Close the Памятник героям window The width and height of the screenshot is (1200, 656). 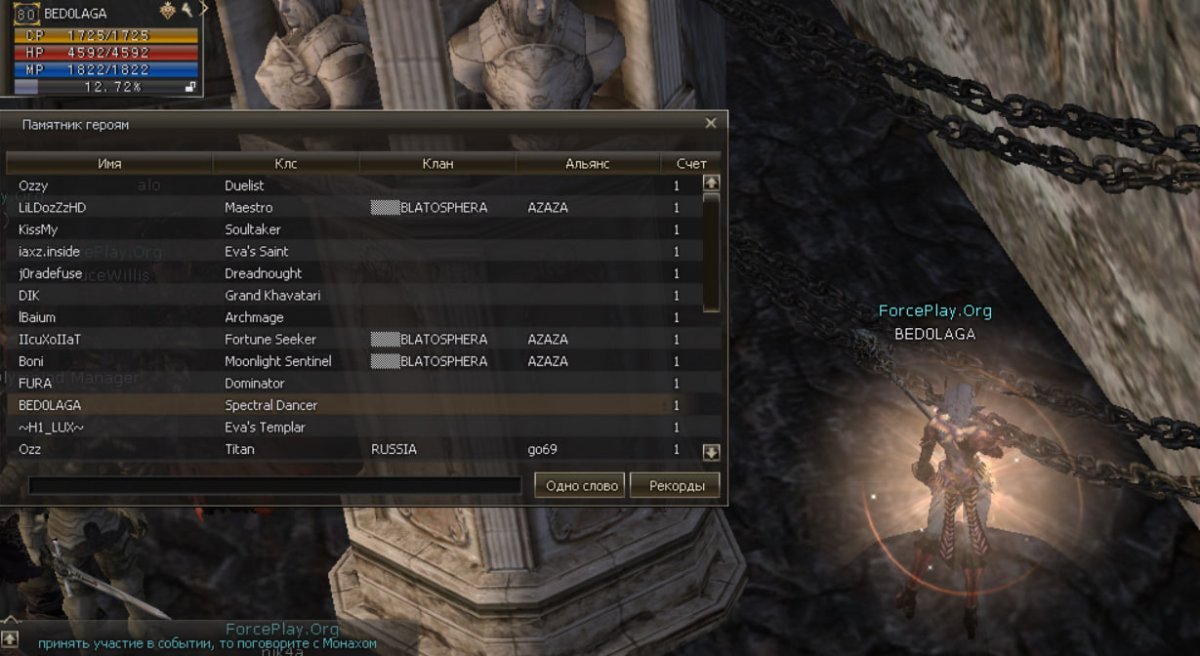pyautogui.click(x=710, y=124)
